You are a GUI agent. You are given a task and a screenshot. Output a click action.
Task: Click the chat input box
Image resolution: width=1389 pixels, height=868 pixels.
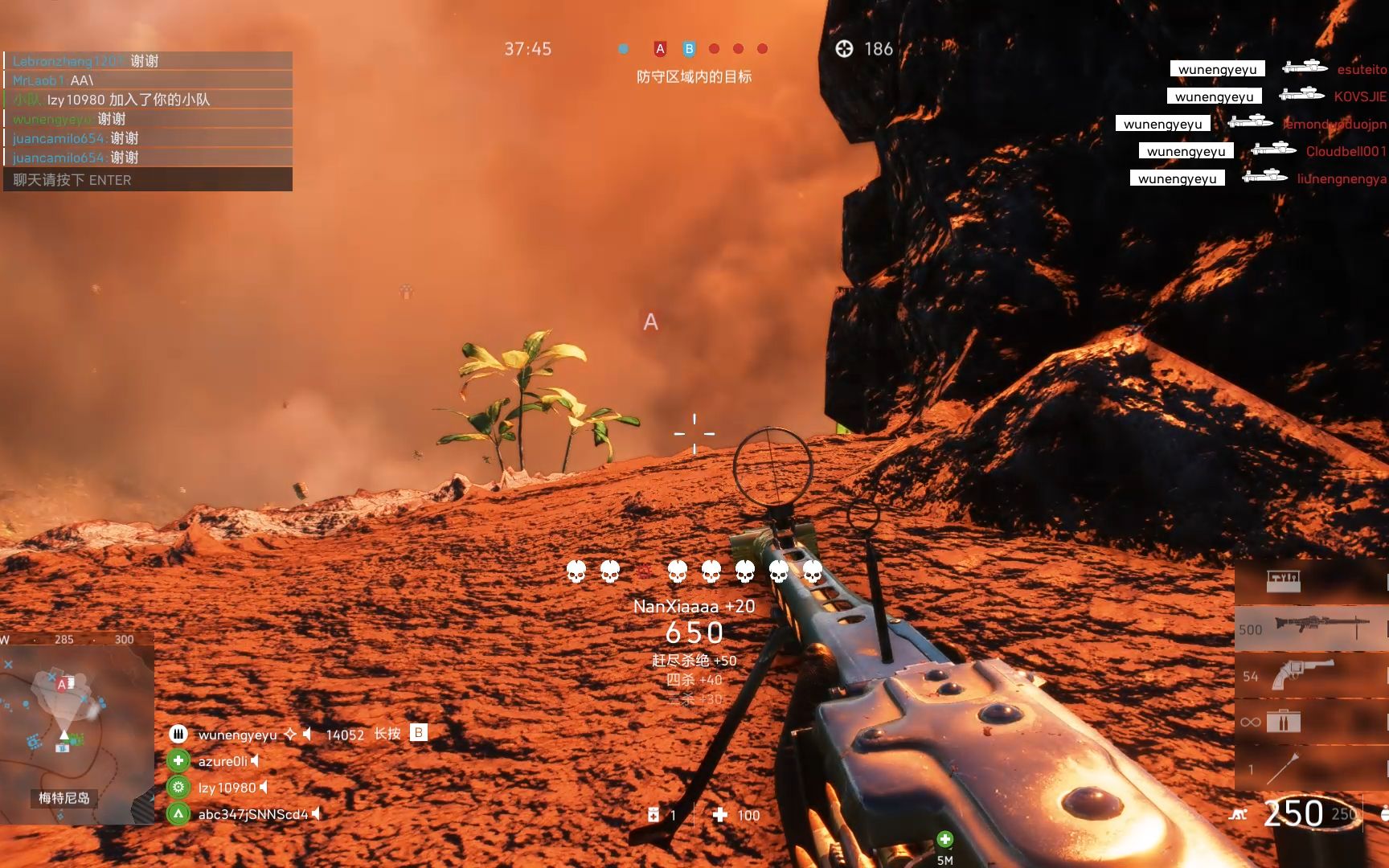point(148,180)
